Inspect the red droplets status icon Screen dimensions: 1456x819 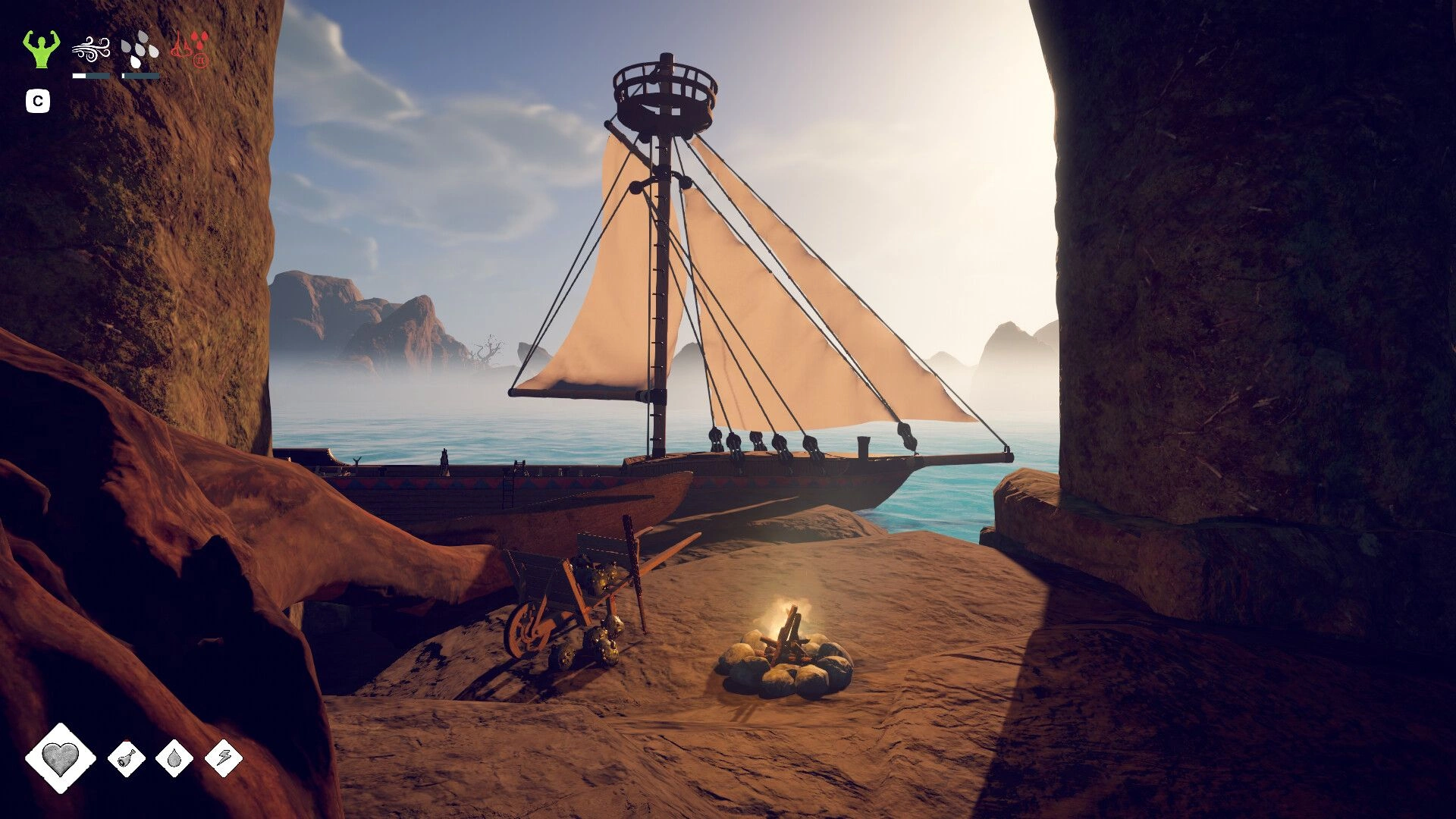tap(190, 49)
